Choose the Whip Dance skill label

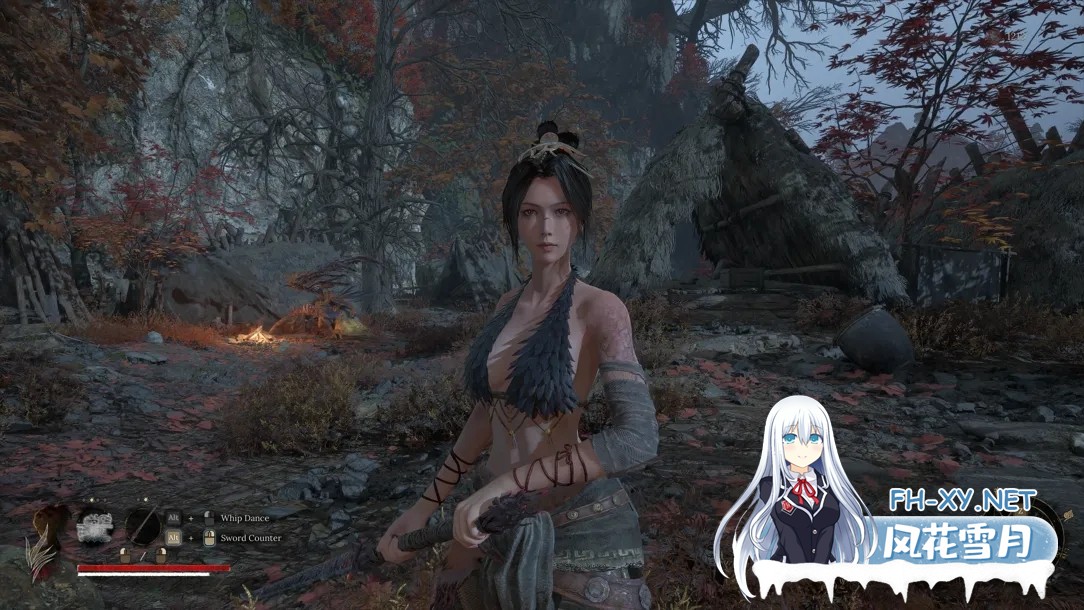pos(245,518)
